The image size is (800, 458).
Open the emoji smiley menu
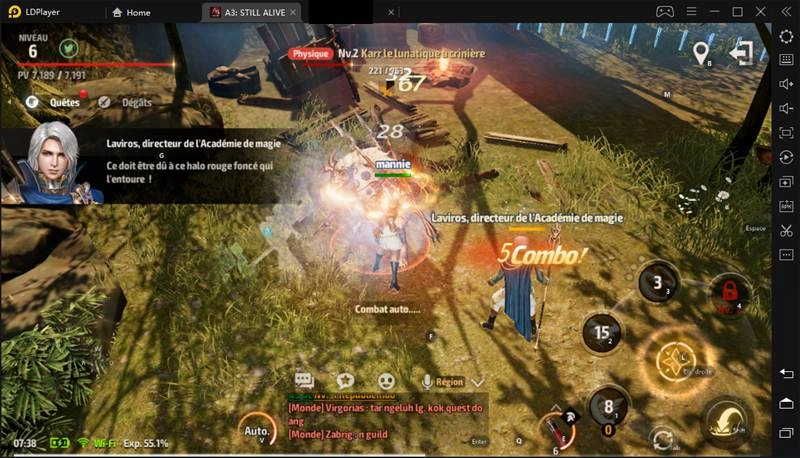(x=386, y=381)
